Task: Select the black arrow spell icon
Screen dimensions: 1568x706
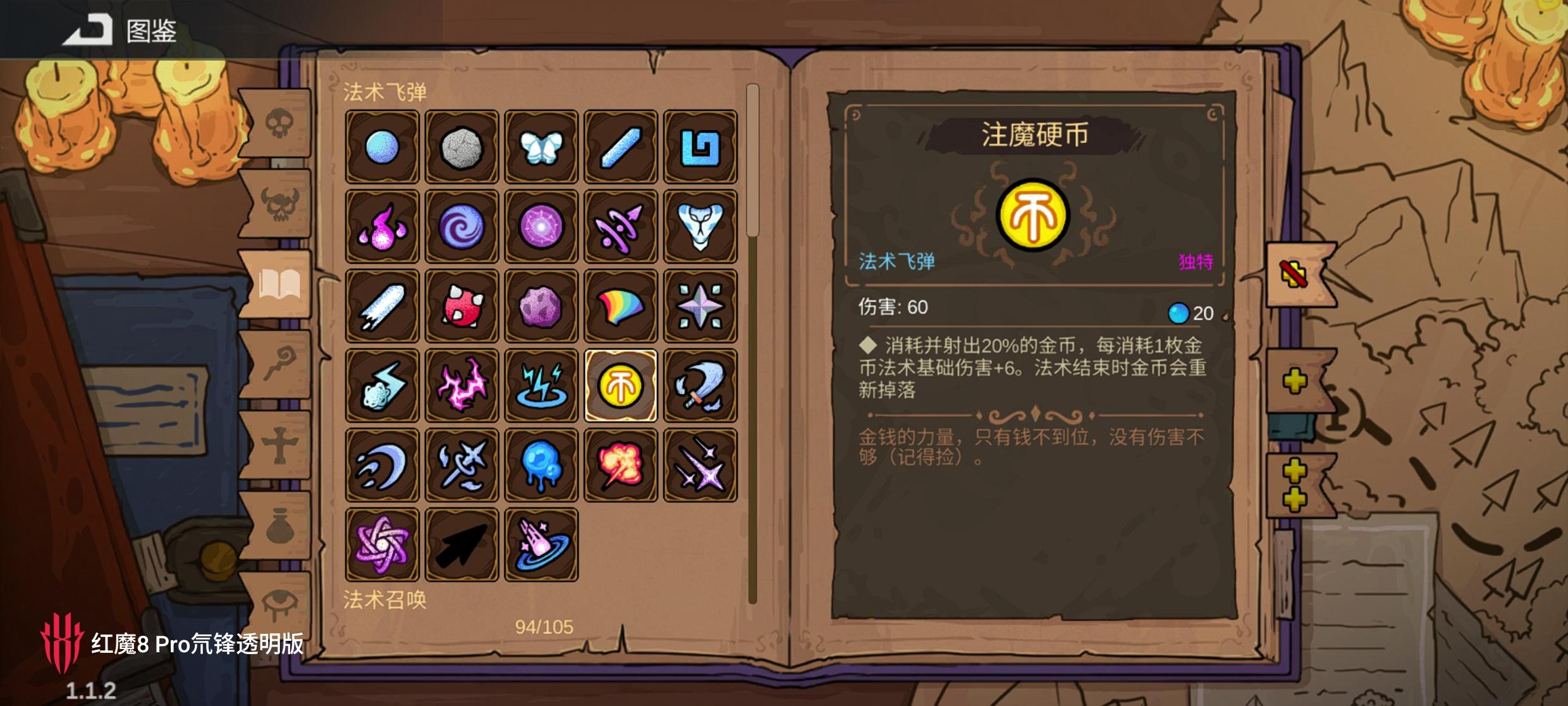Action: click(462, 545)
